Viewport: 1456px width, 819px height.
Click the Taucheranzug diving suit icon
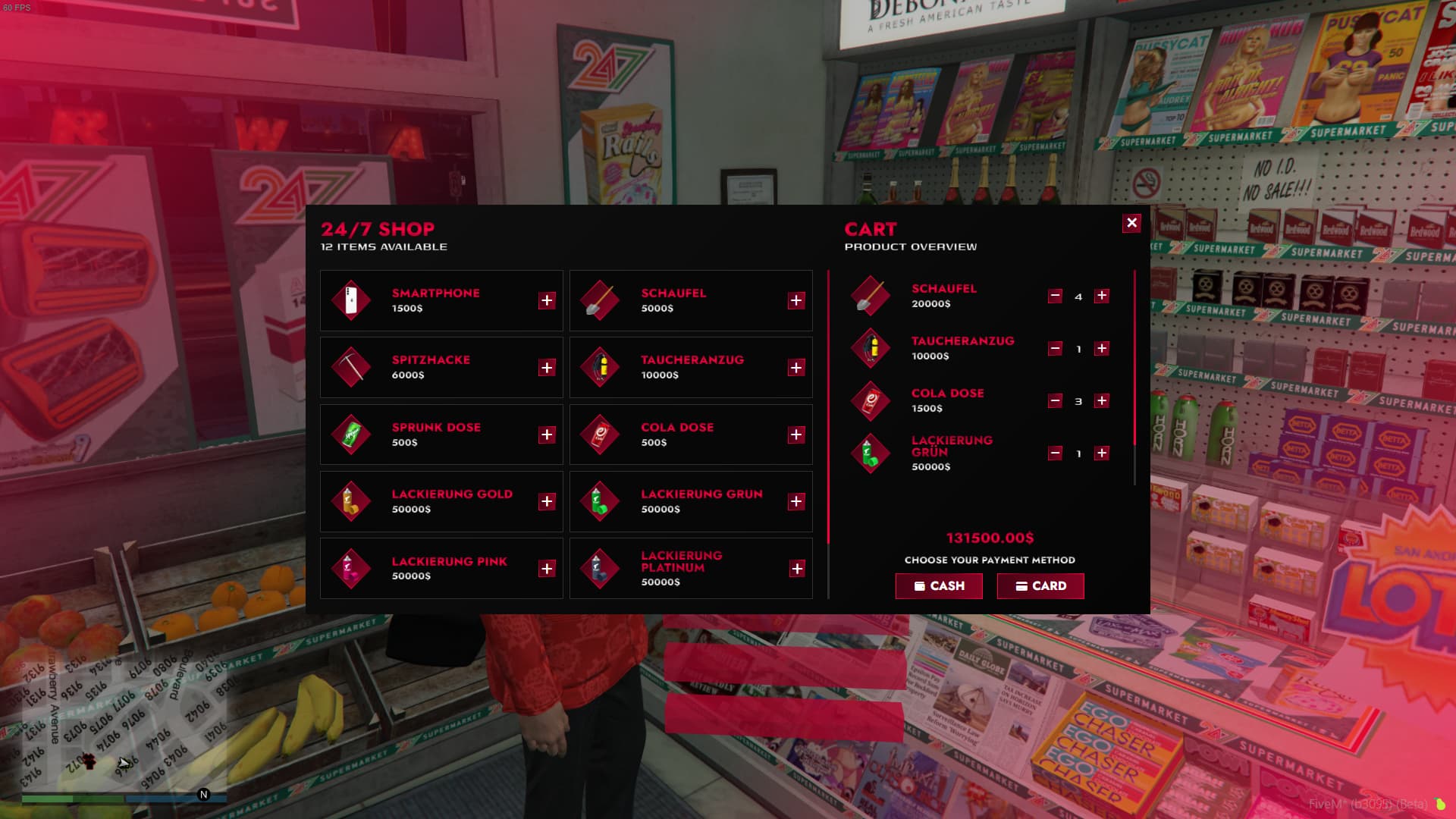pyautogui.click(x=601, y=367)
